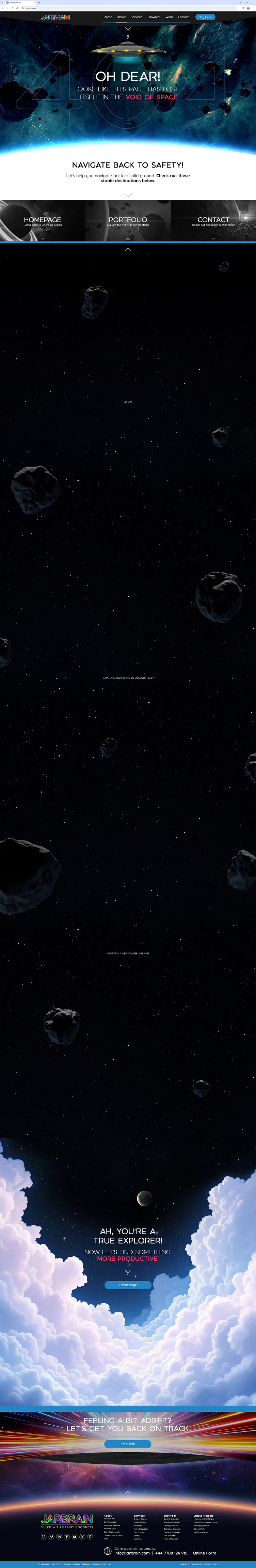Email info@jarbrain.com from the footer
Viewport: 256px width, 1568px height.
point(132,1553)
